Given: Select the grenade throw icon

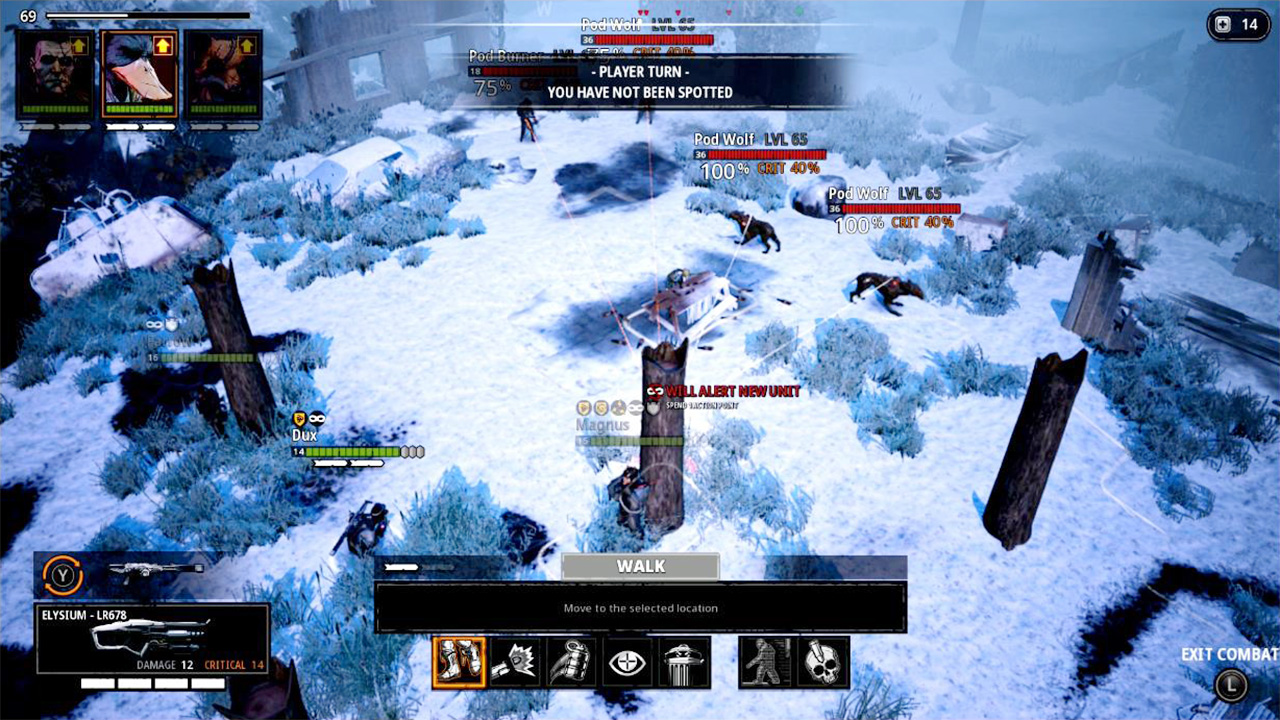Looking at the screenshot, I should click(x=573, y=661).
